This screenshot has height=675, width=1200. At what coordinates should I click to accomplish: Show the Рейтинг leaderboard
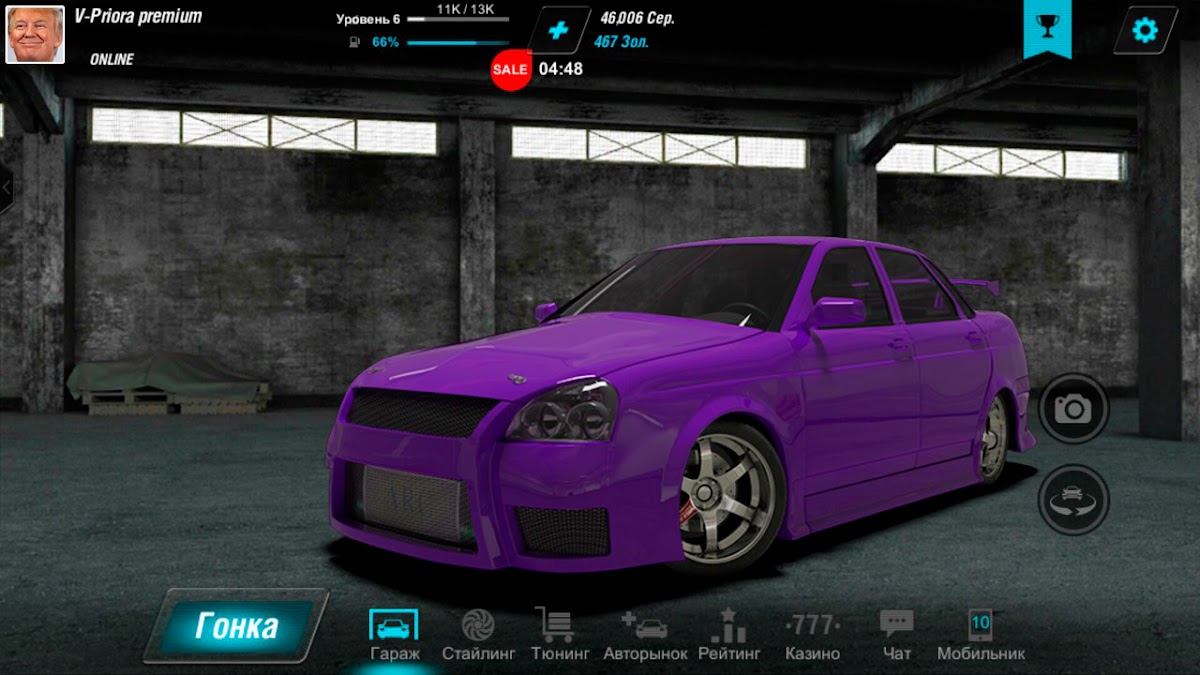729,635
